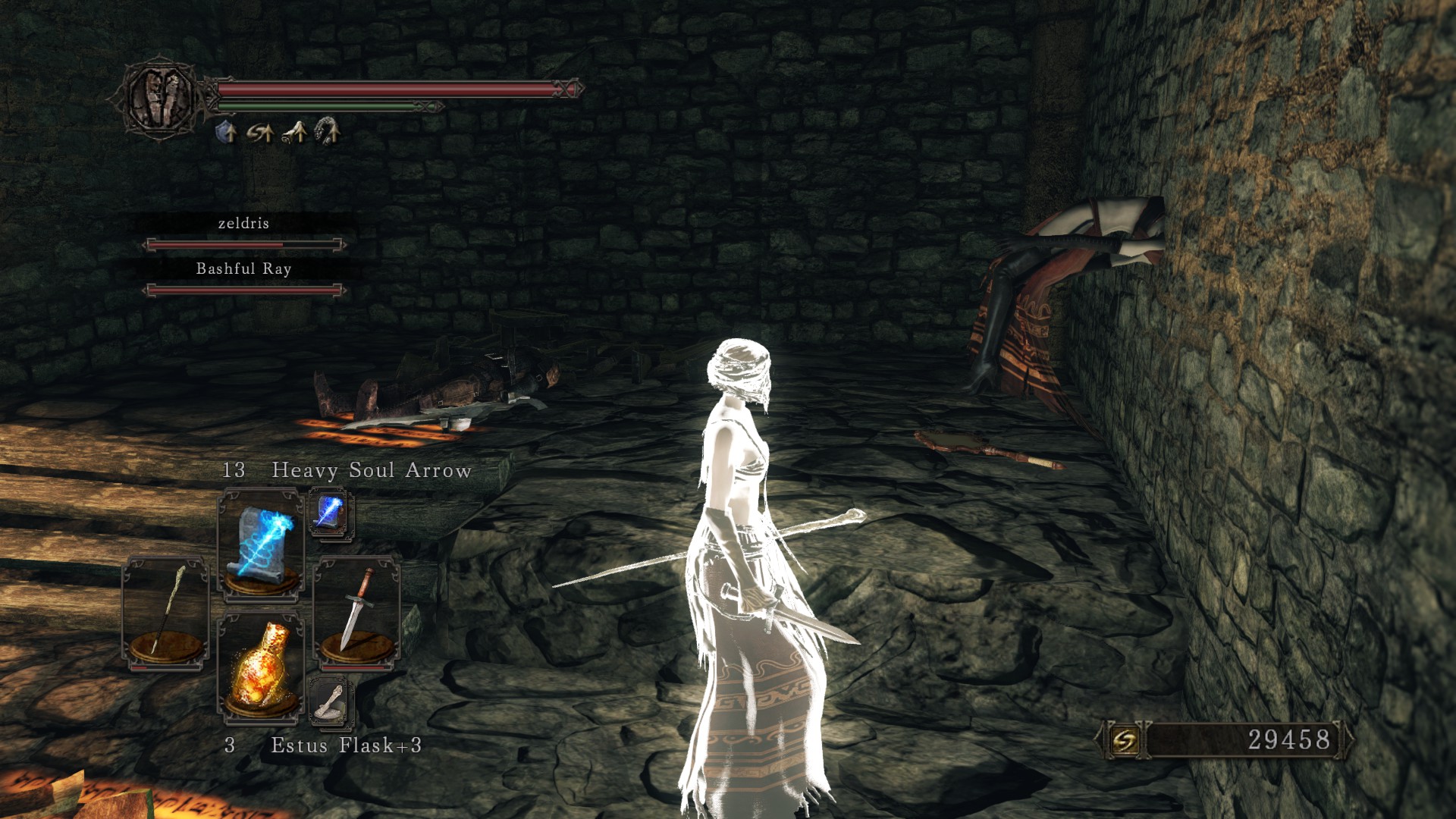1456x819 pixels.
Task: Select the small bone item next slot
Action: (x=331, y=701)
